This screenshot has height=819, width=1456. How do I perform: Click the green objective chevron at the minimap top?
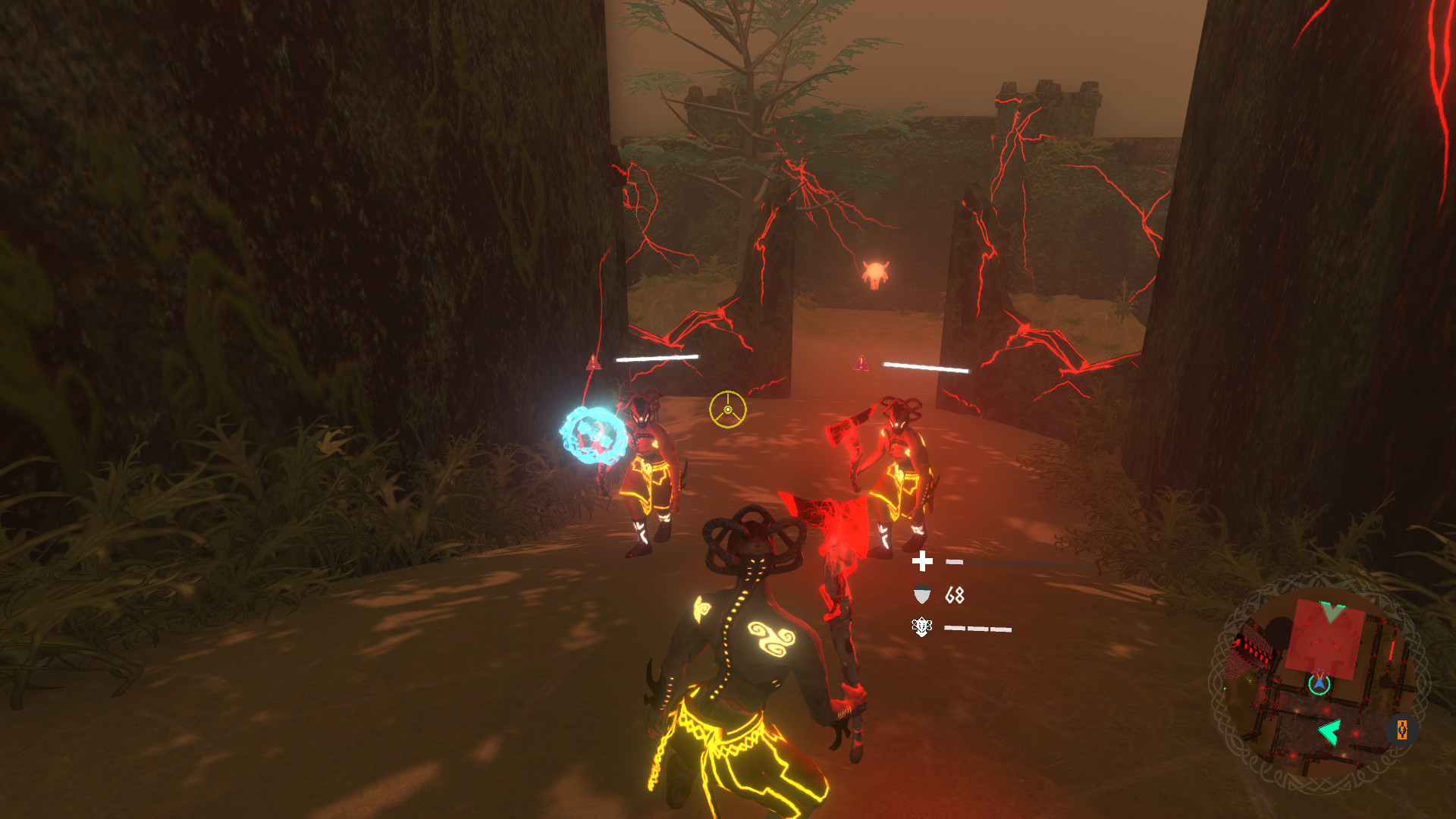click(1331, 608)
